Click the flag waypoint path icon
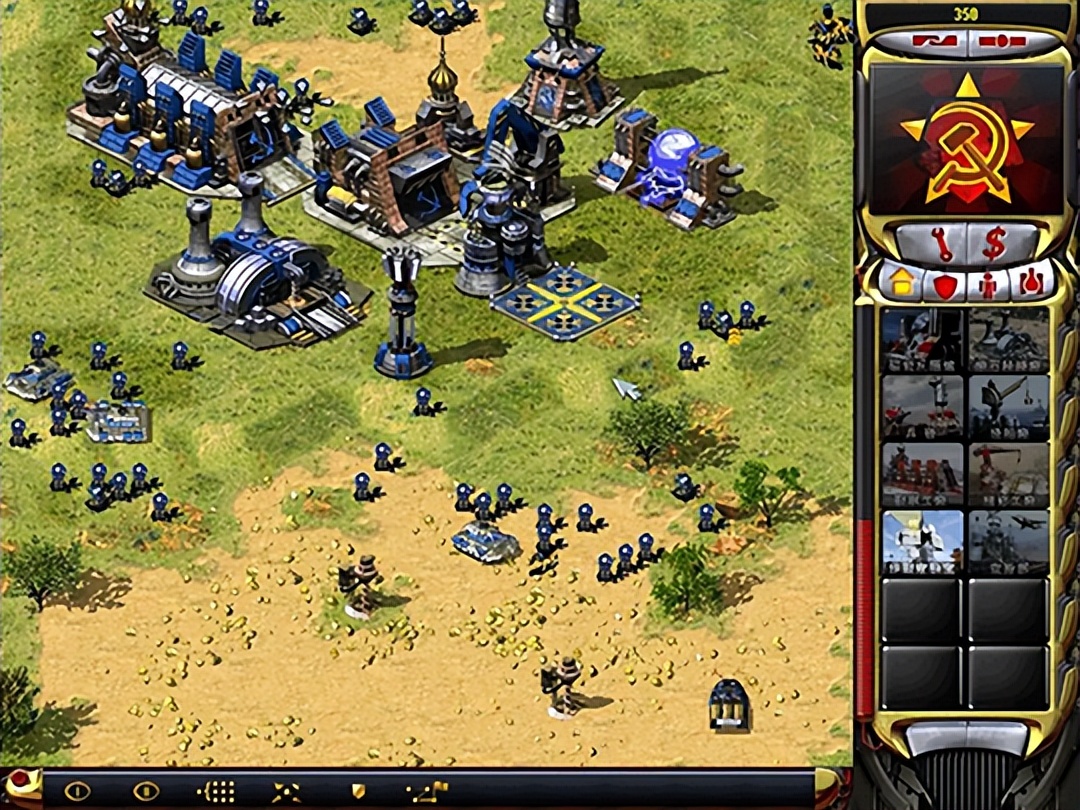Viewport: 1080px width, 810px height. point(427,792)
